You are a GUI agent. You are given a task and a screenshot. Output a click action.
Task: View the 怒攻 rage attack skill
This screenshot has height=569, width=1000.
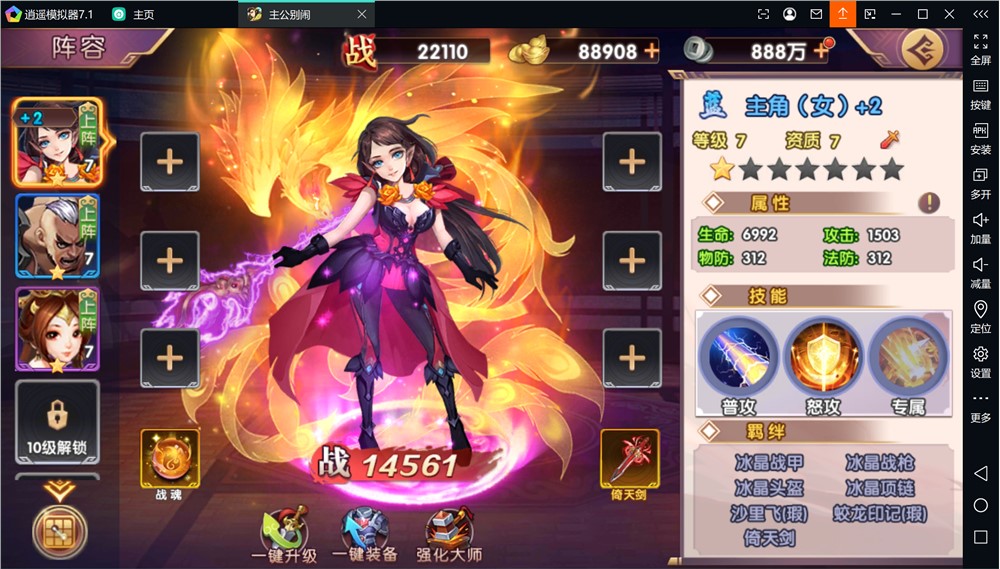click(824, 356)
